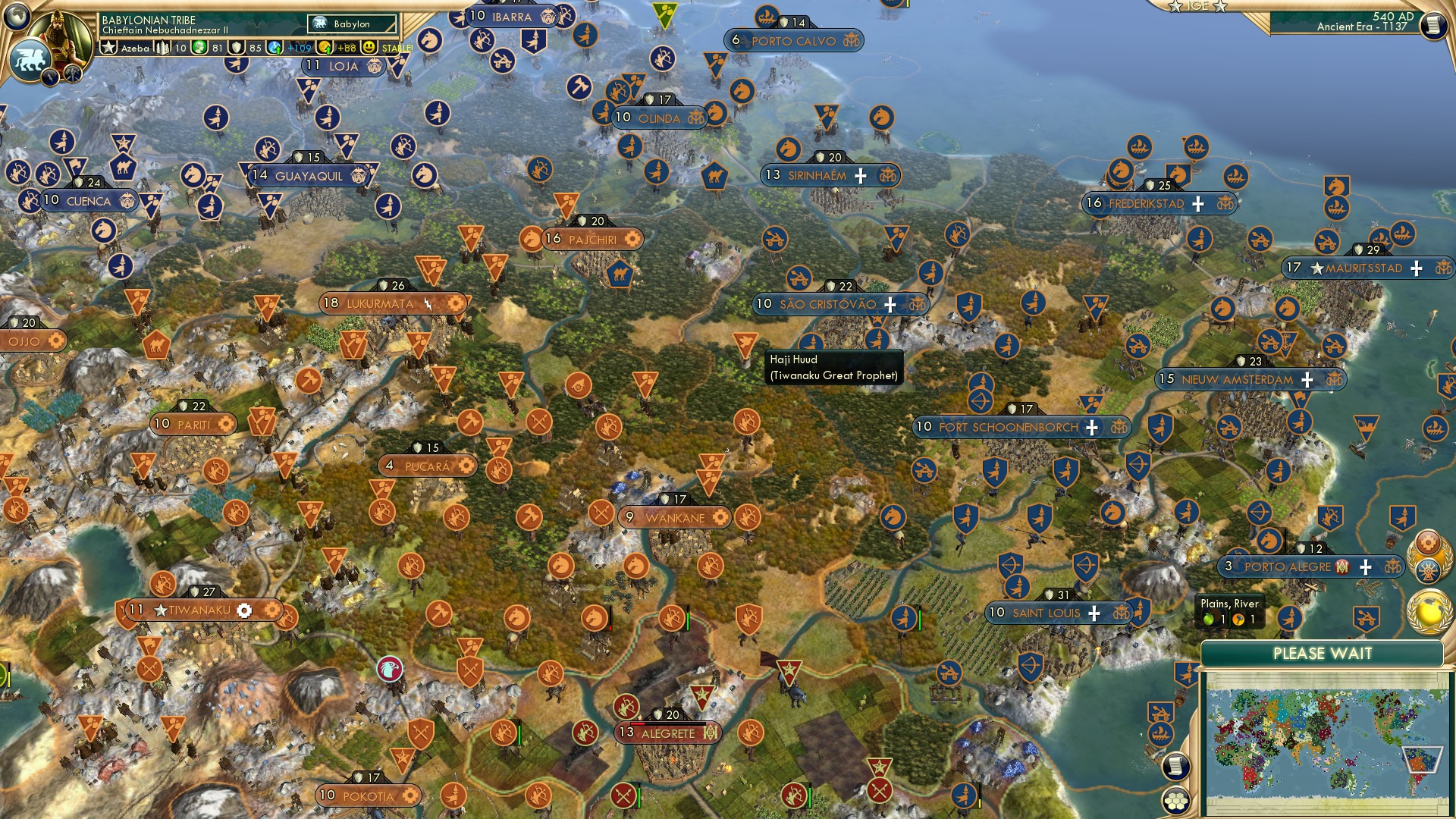The image size is (1456, 819).
Task: Expand Frederikstad city banner plus icon
Action: pyautogui.click(x=1199, y=203)
